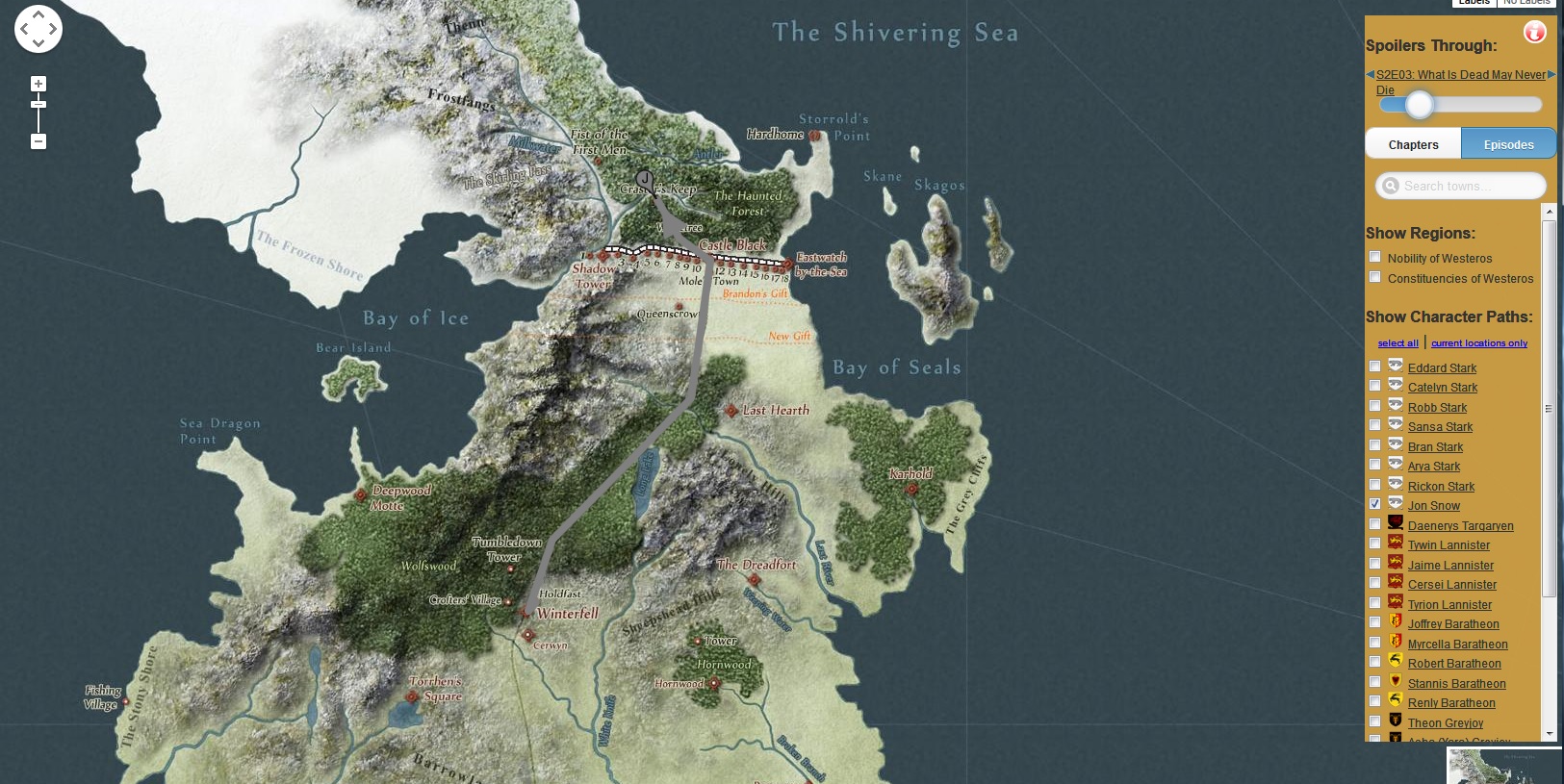Viewport: 1564px width, 784px height.
Task: Click the magnifying glass in the search box
Action: (1388, 185)
